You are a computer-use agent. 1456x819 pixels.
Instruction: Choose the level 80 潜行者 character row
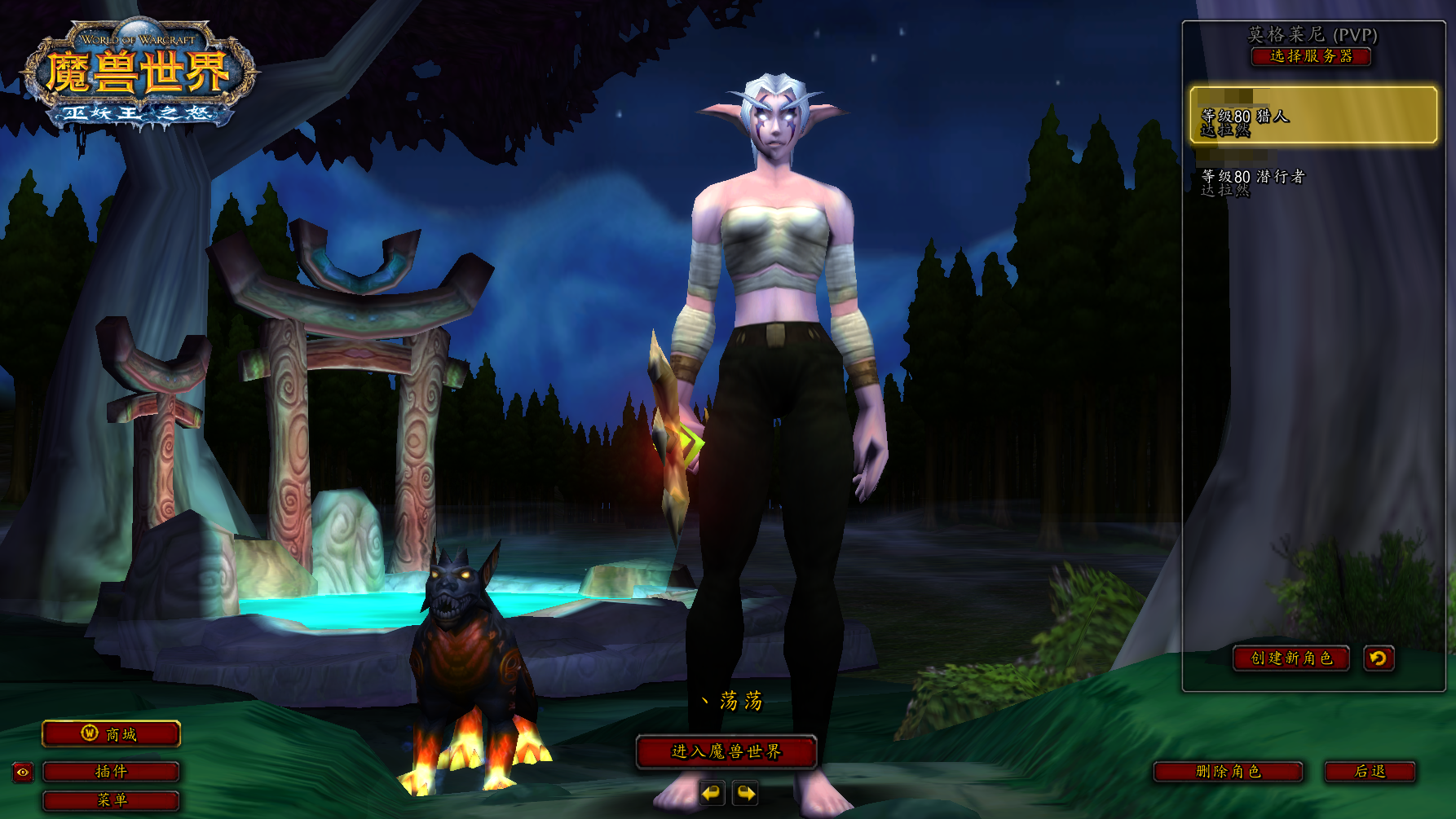tap(1313, 182)
